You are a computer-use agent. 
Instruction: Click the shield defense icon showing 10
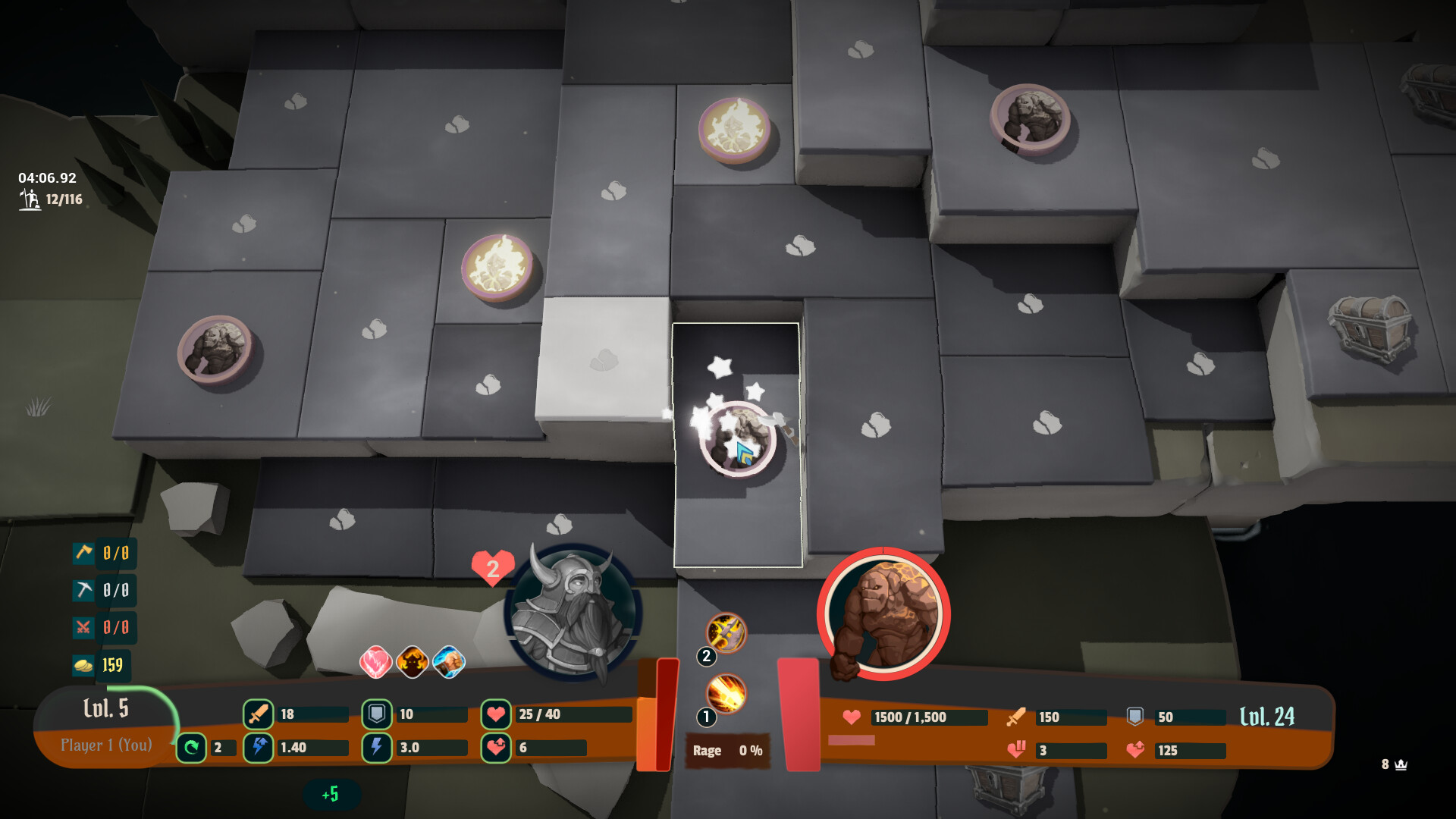pos(375,714)
